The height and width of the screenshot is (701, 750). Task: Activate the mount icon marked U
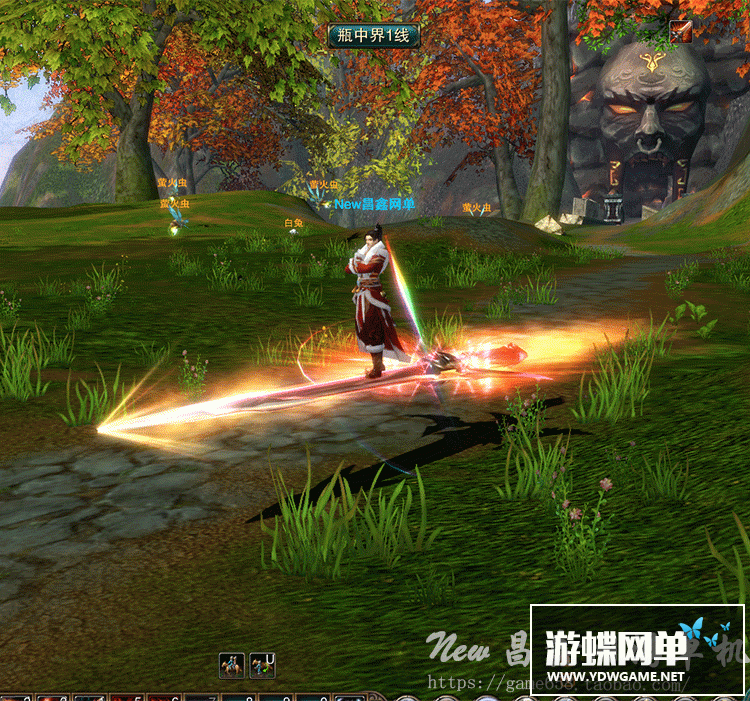[262, 664]
